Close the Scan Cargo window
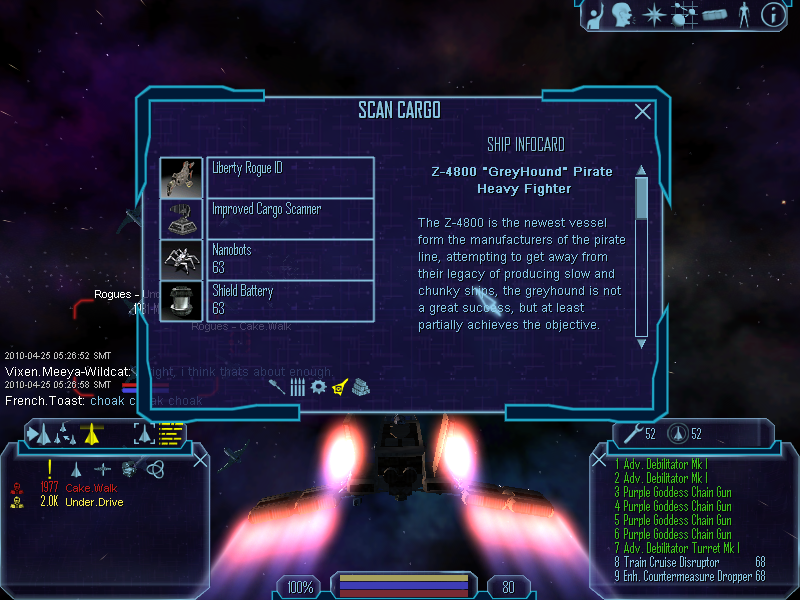 click(643, 112)
